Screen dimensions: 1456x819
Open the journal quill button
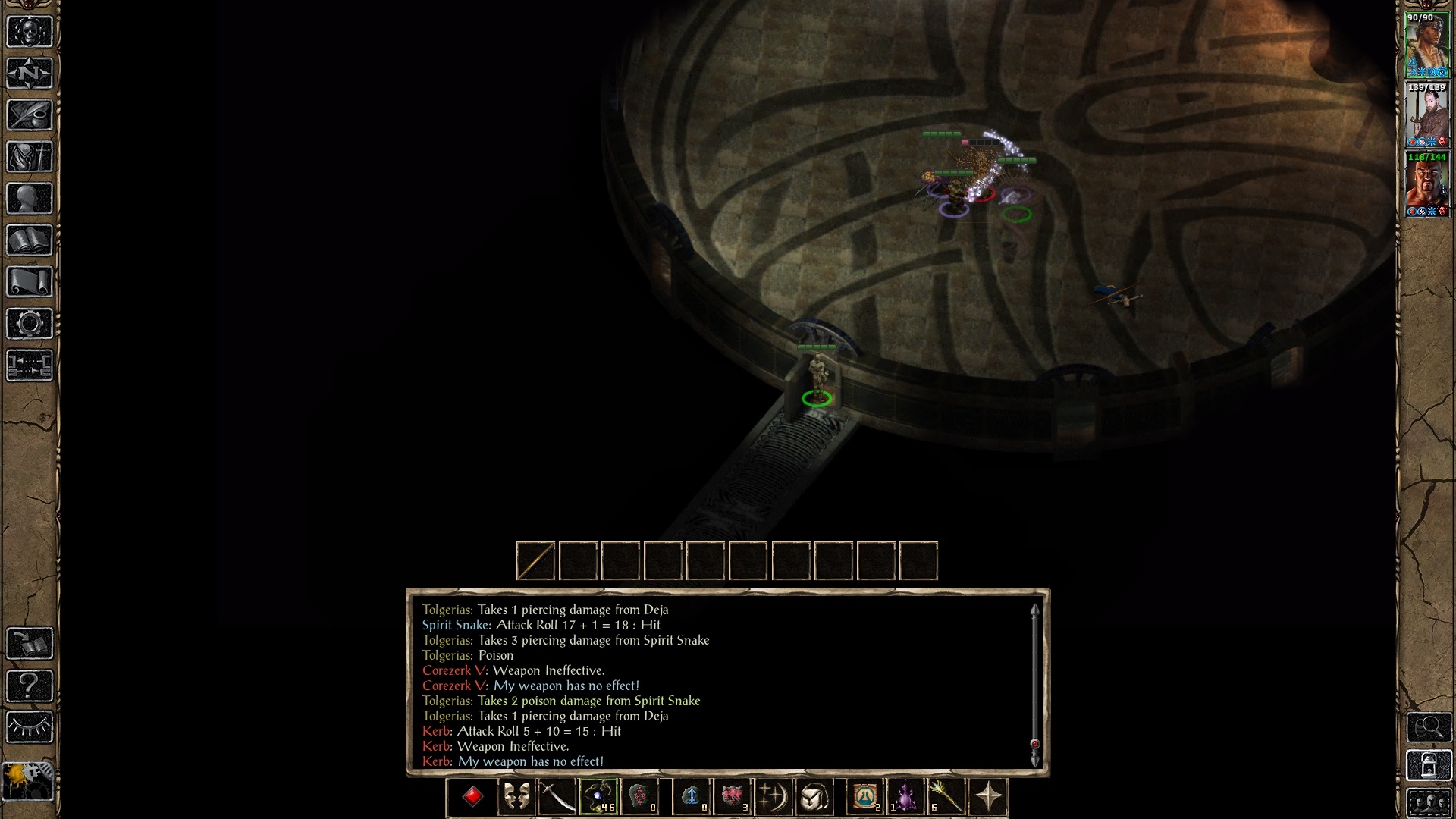pos(30,115)
